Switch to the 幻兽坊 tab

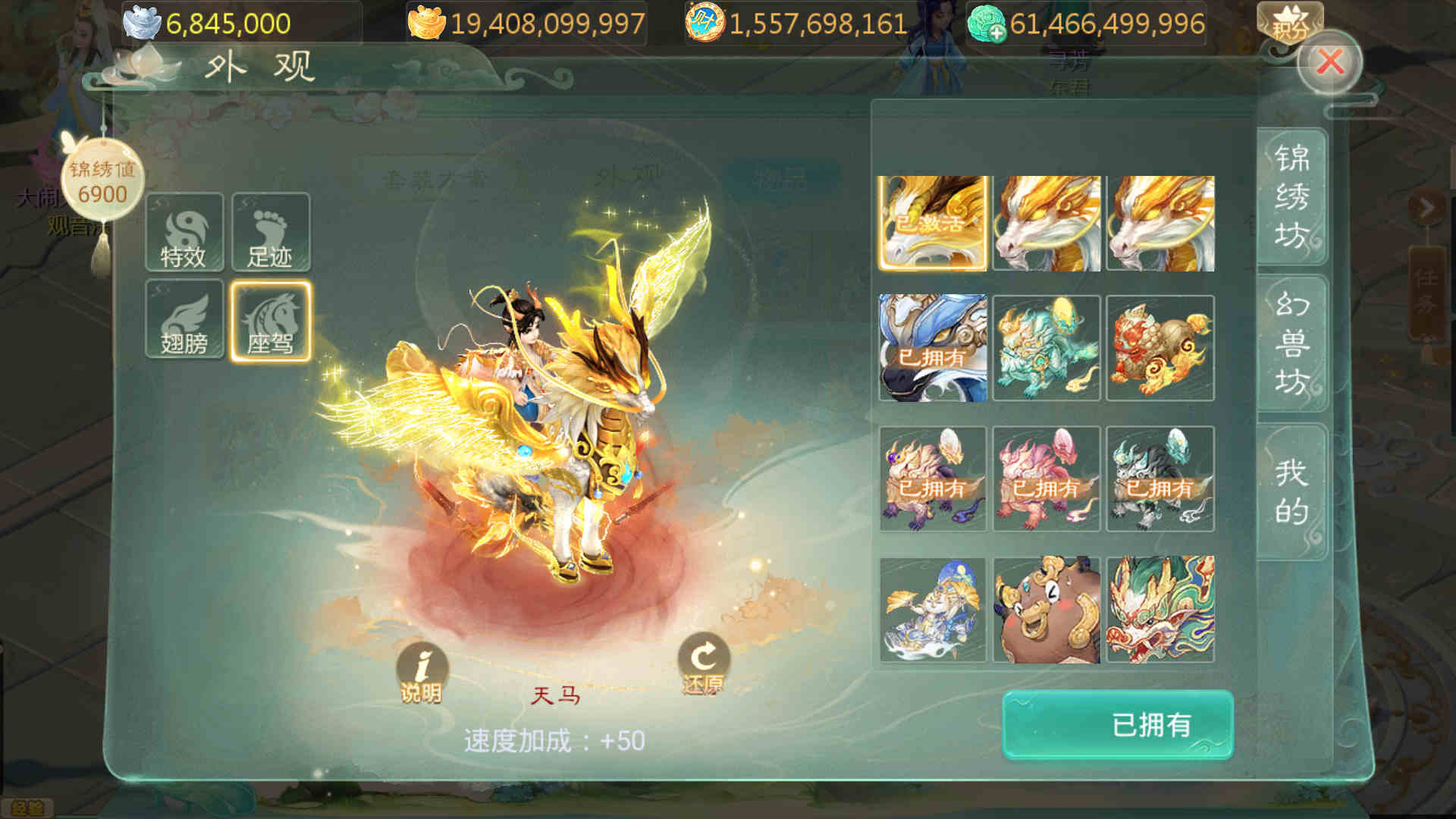(1291, 343)
